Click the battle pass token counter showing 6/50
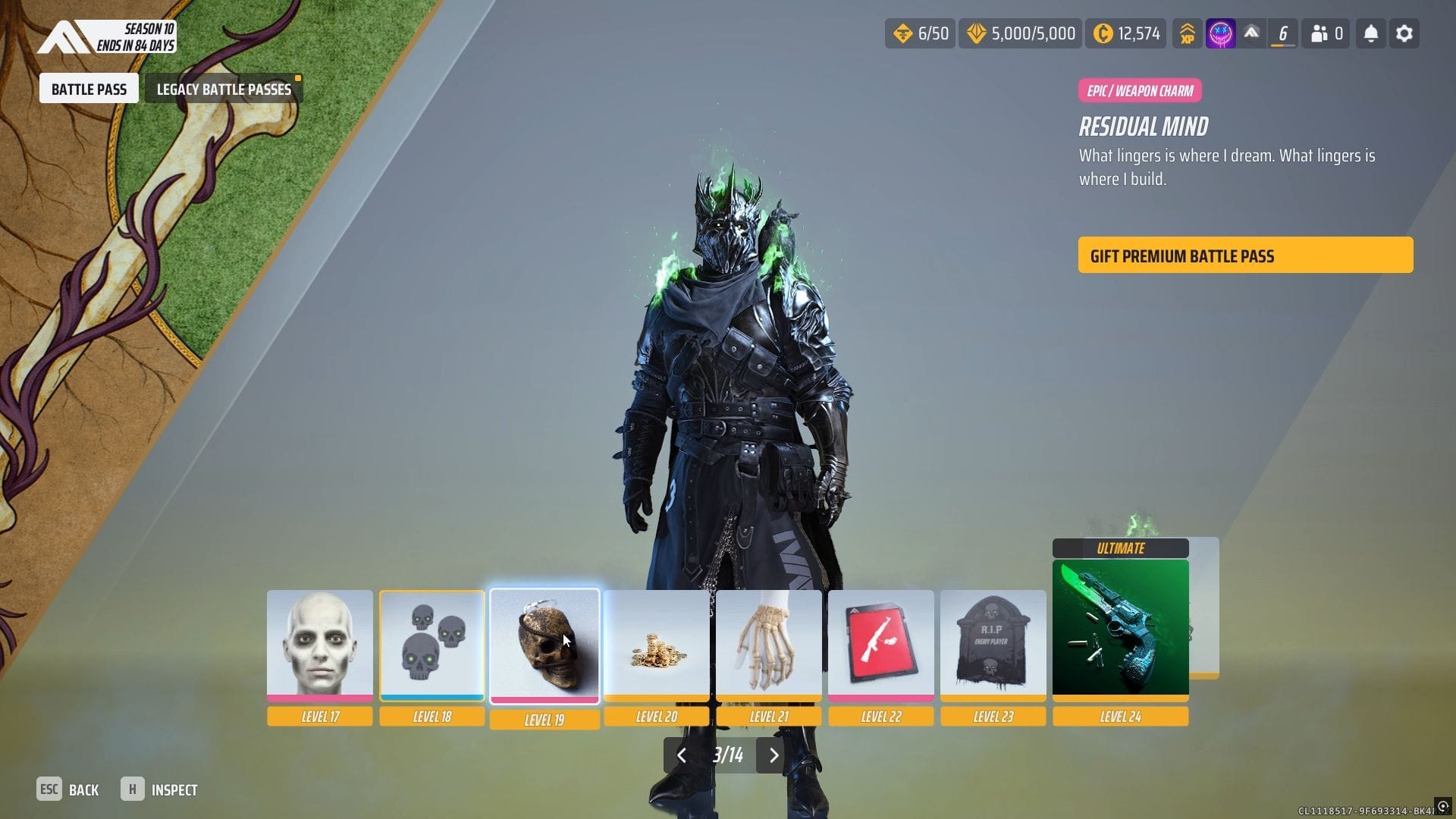 [x=920, y=33]
